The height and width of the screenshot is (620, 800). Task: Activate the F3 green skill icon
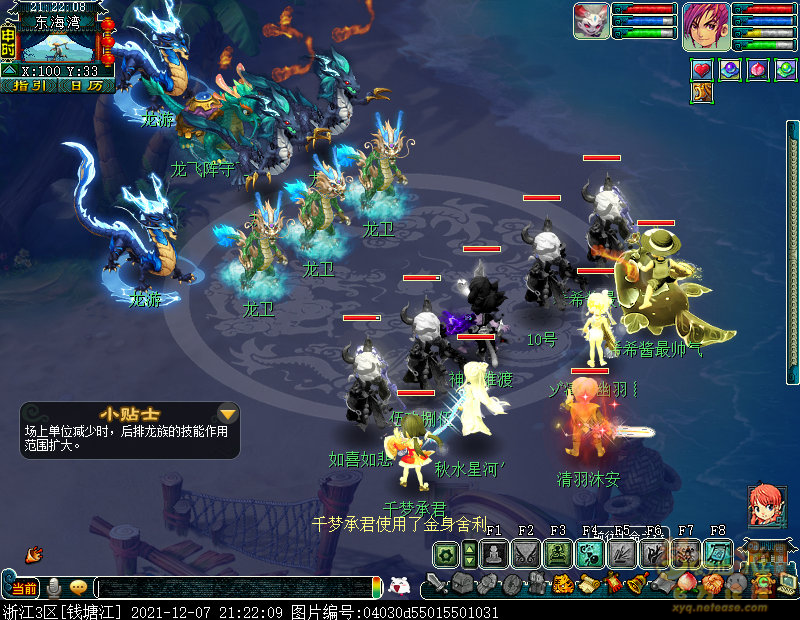click(x=557, y=553)
